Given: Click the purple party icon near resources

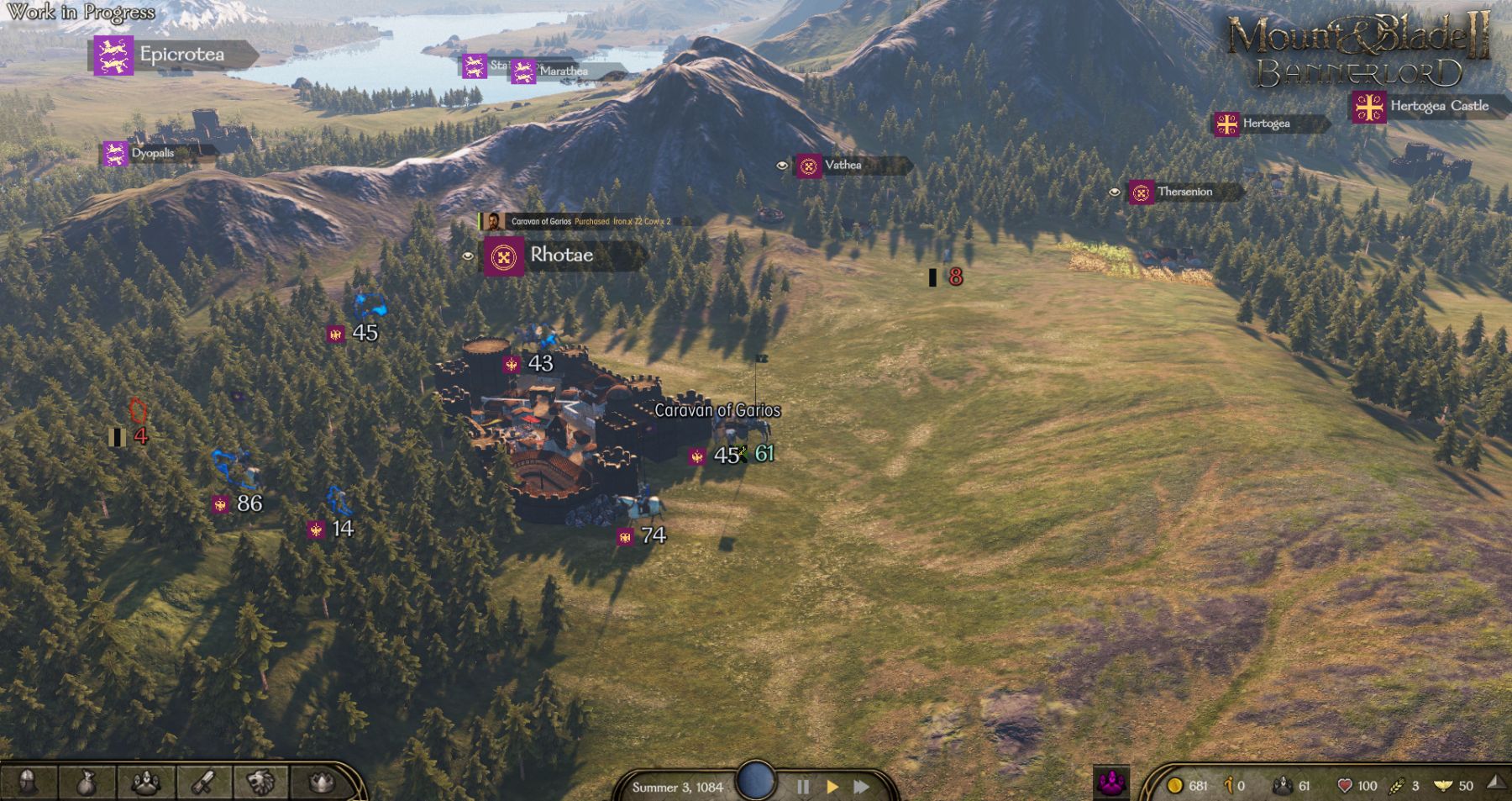Looking at the screenshot, I should click(1111, 783).
